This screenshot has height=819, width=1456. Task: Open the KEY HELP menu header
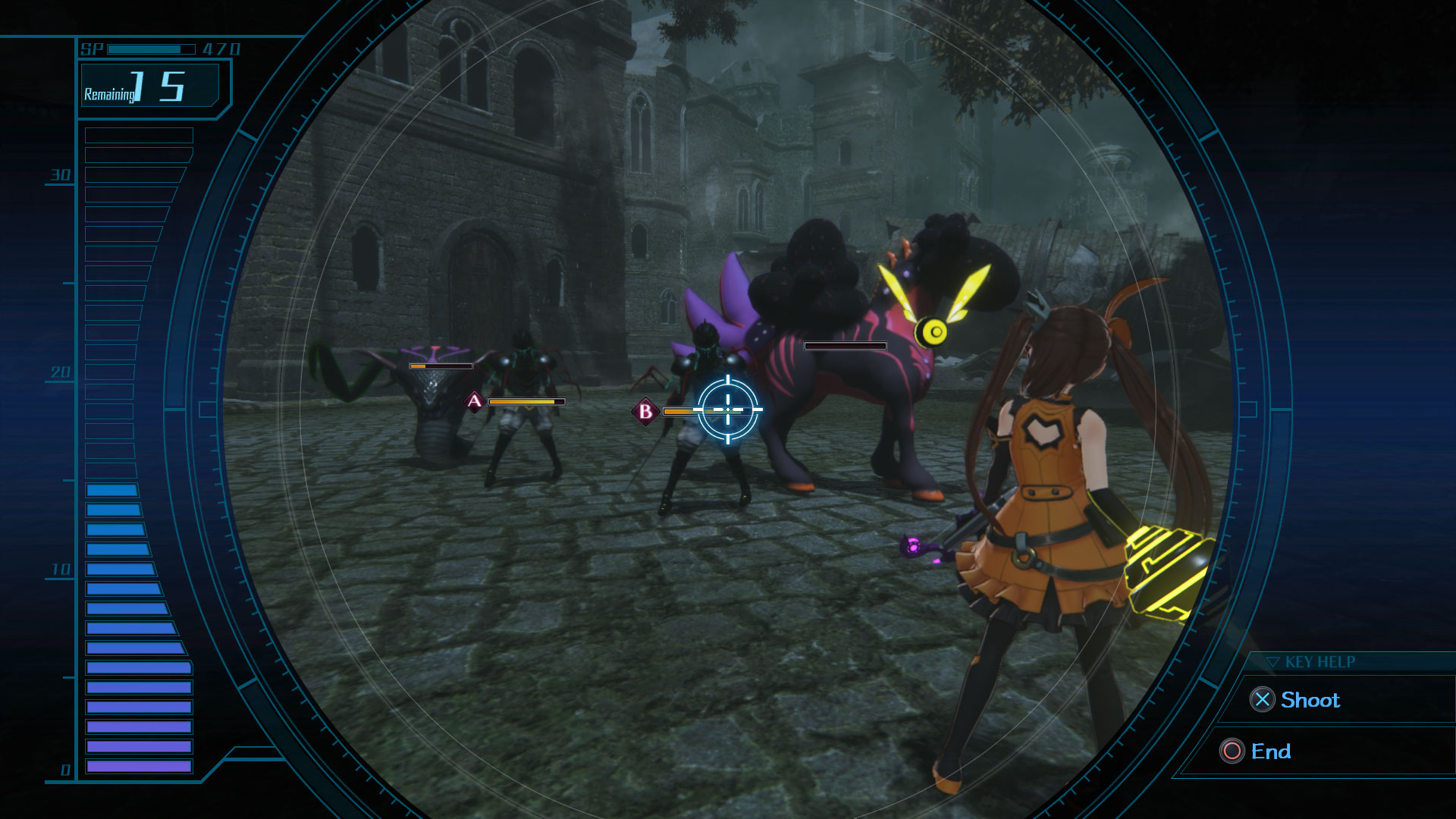tap(1318, 661)
